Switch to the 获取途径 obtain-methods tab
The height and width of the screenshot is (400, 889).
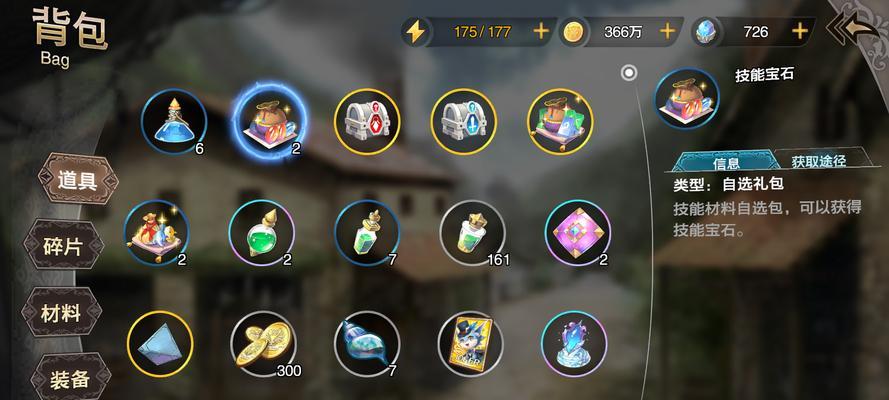pos(818,161)
